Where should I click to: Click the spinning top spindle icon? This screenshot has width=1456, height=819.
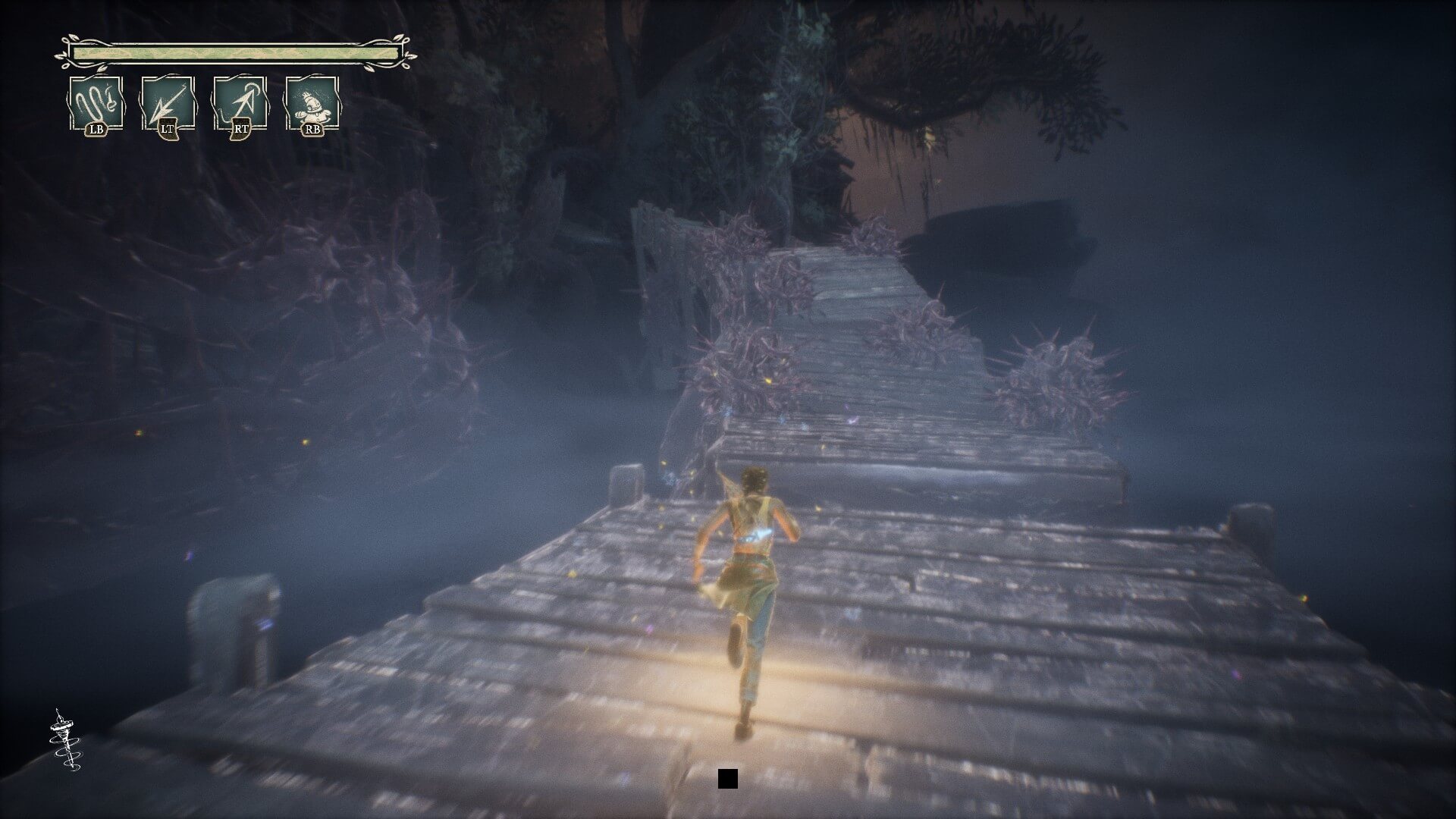pyautogui.click(x=64, y=740)
